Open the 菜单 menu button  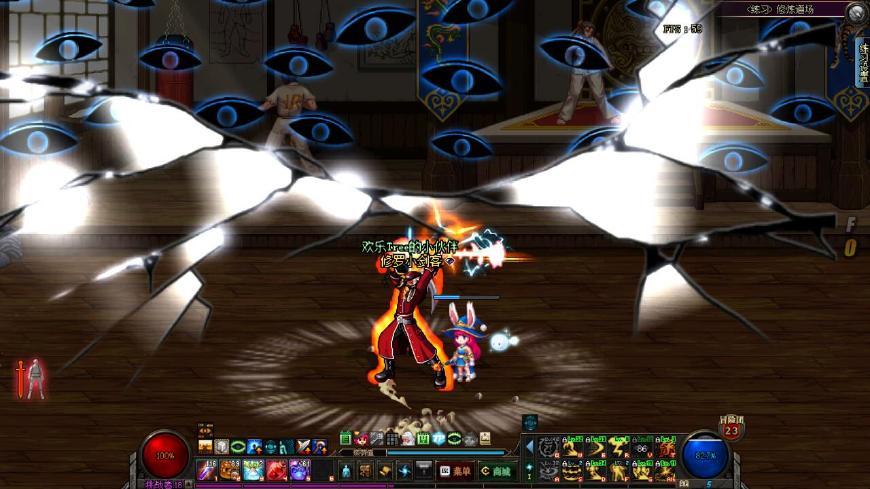click(453, 471)
